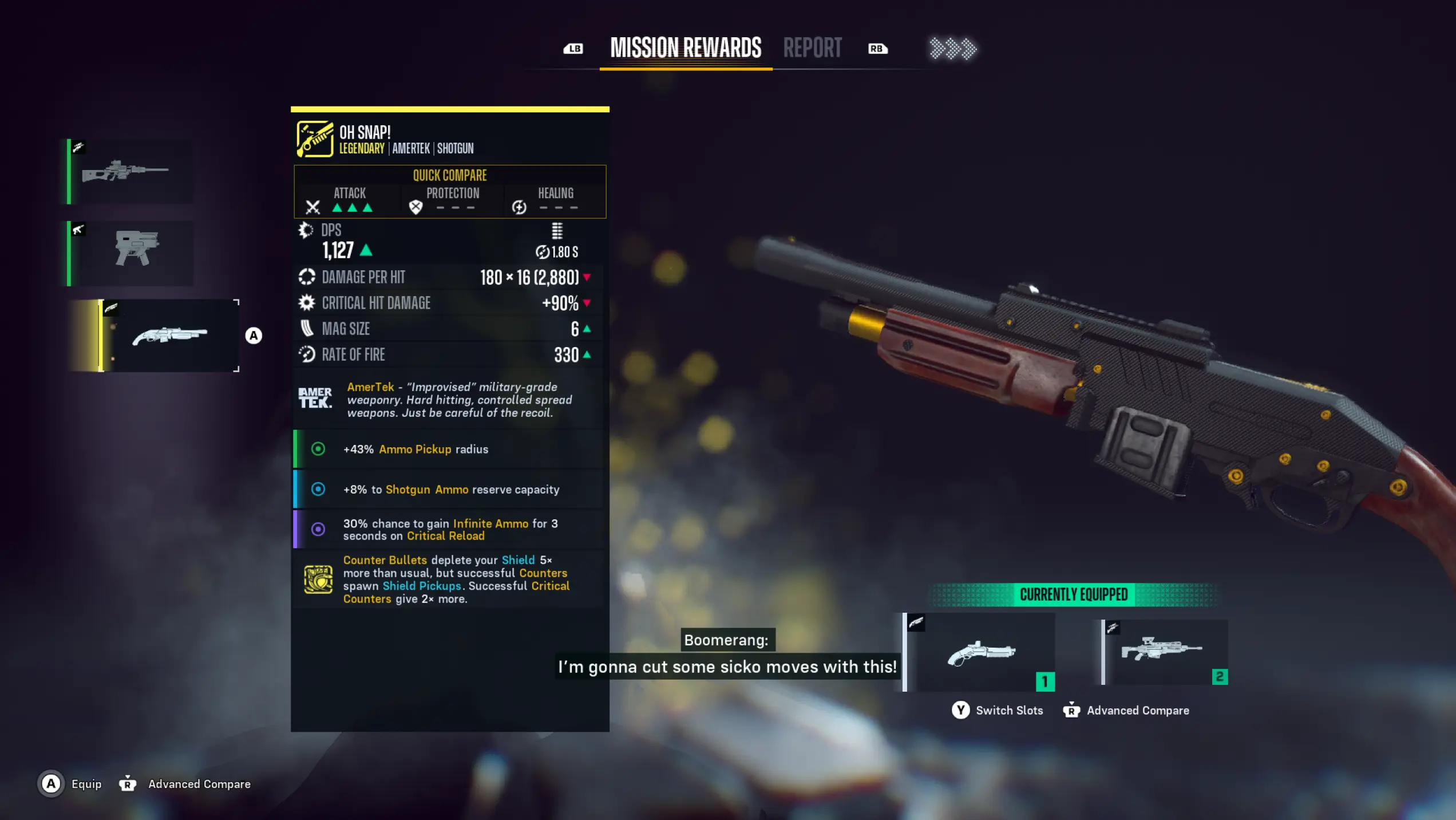Click the Shotgun Ammo reserve capacity perk

tap(449, 489)
